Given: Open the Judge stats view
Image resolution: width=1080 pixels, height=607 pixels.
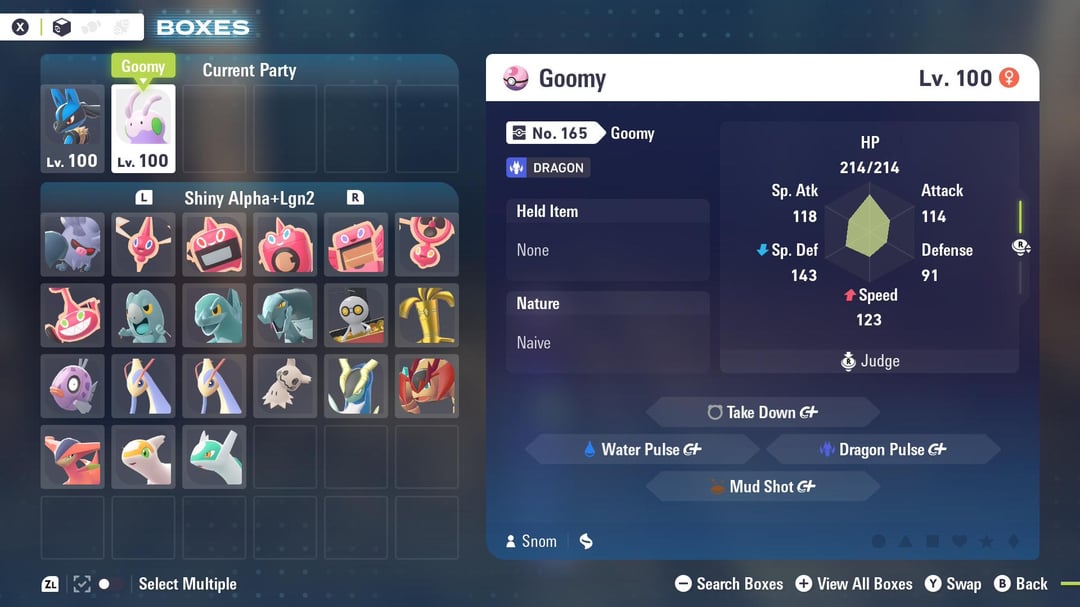Looking at the screenshot, I should click(x=870, y=361).
